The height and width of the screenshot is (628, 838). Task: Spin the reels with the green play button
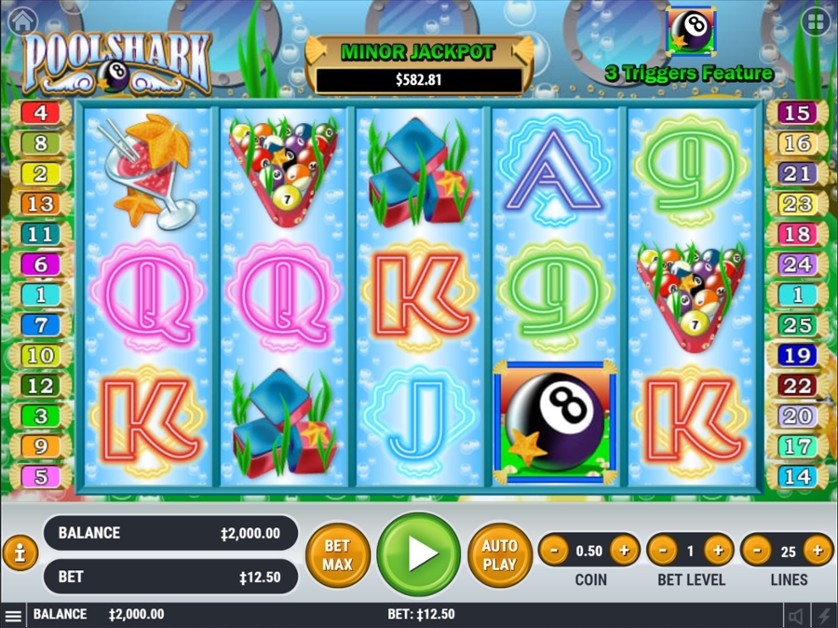(419, 554)
